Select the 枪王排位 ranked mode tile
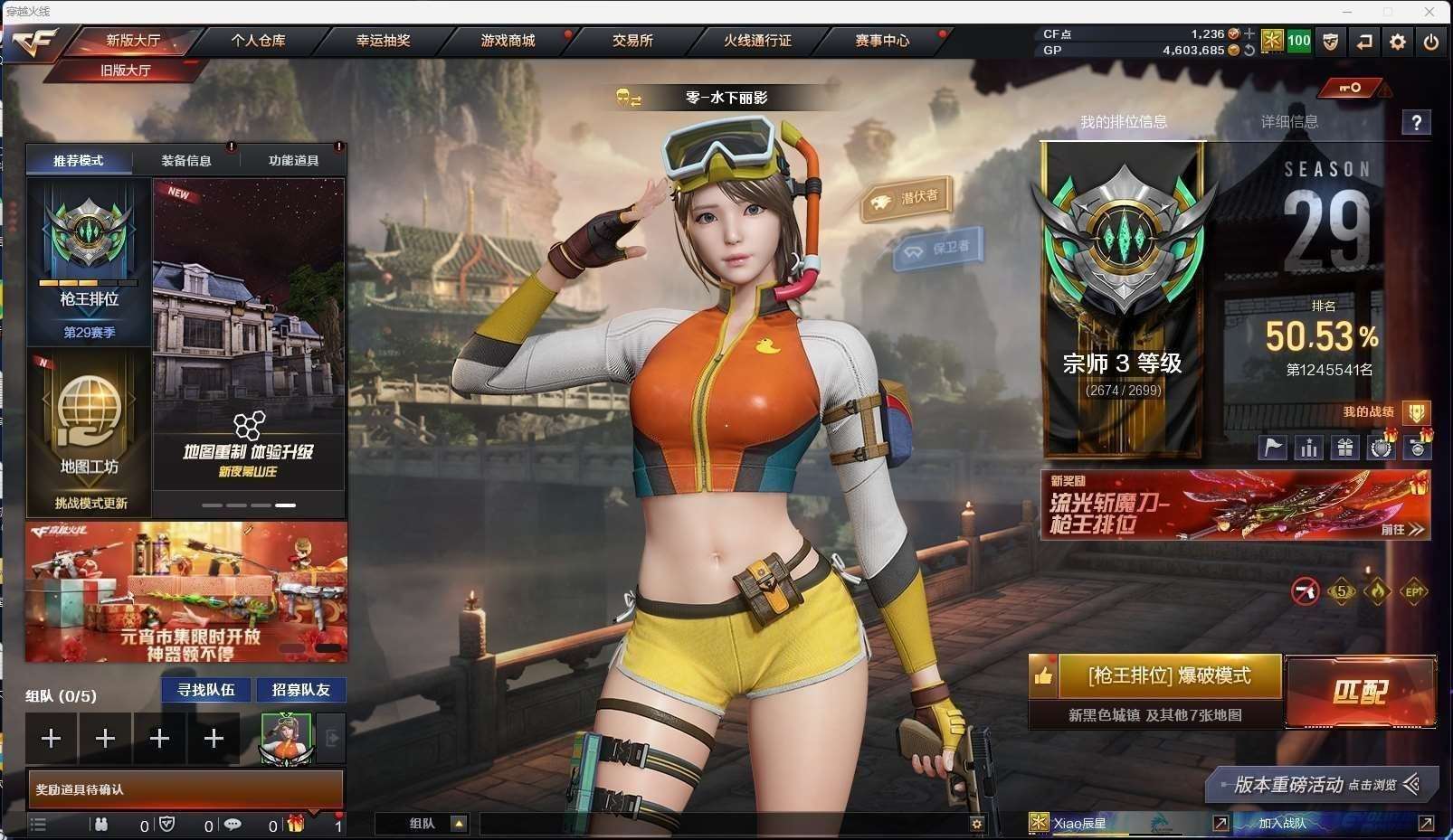 (89, 262)
